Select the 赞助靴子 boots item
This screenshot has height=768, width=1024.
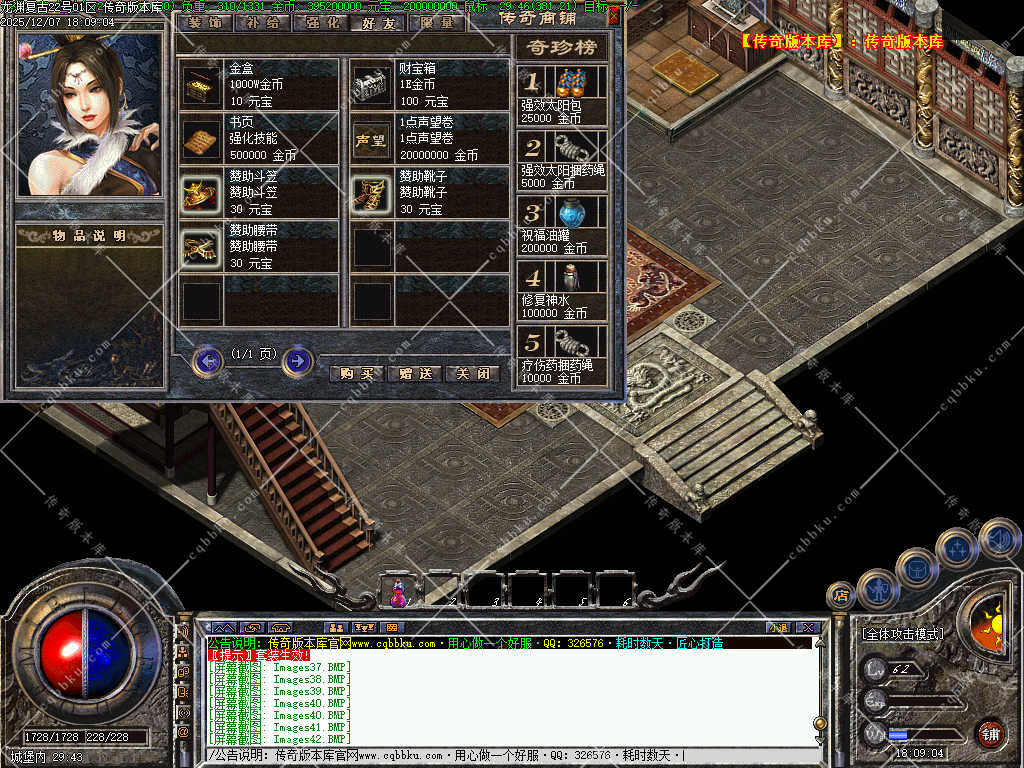coord(372,193)
